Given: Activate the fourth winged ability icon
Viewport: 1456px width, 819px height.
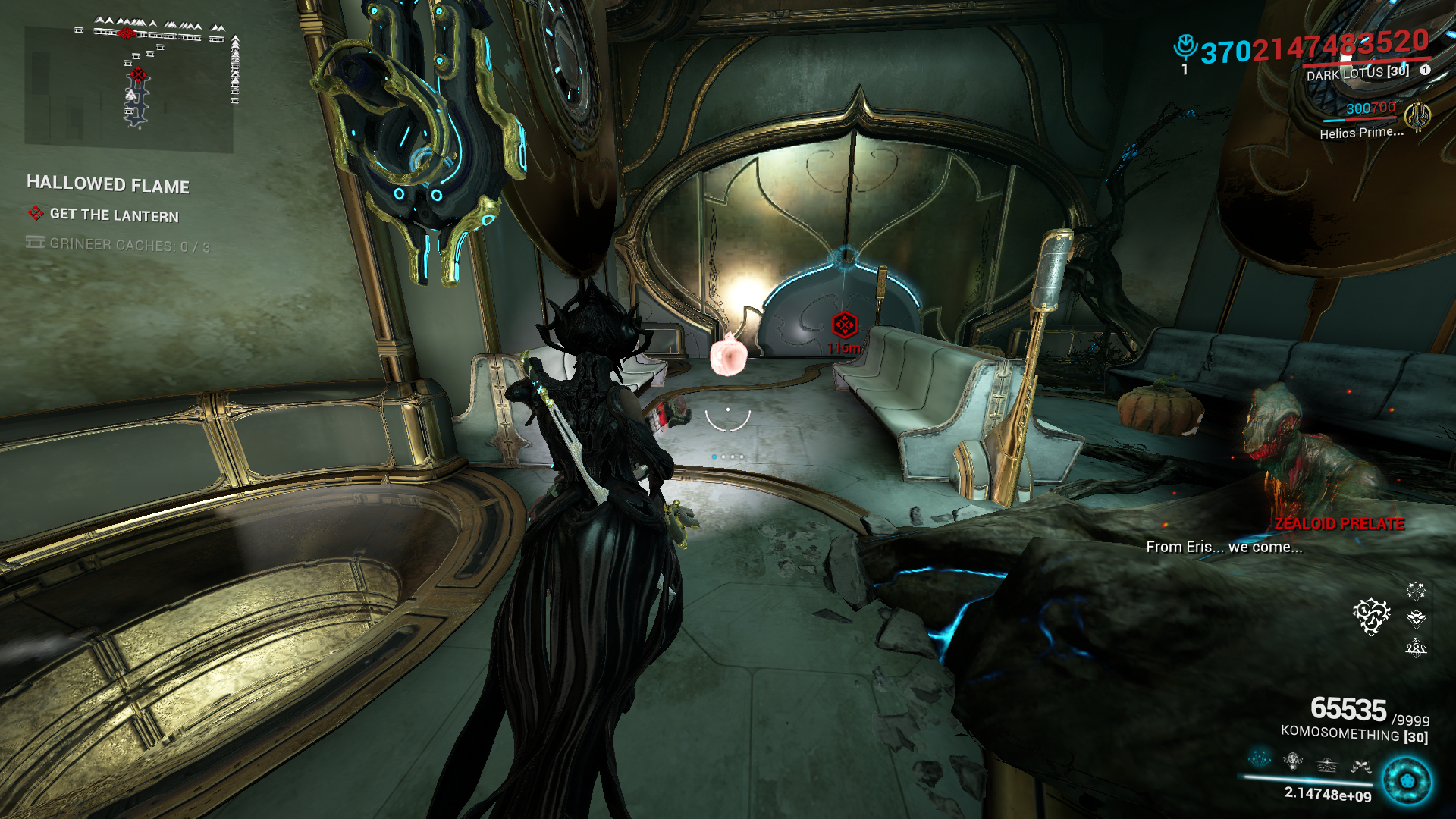Looking at the screenshot, I should click(x=1360, y=766).
